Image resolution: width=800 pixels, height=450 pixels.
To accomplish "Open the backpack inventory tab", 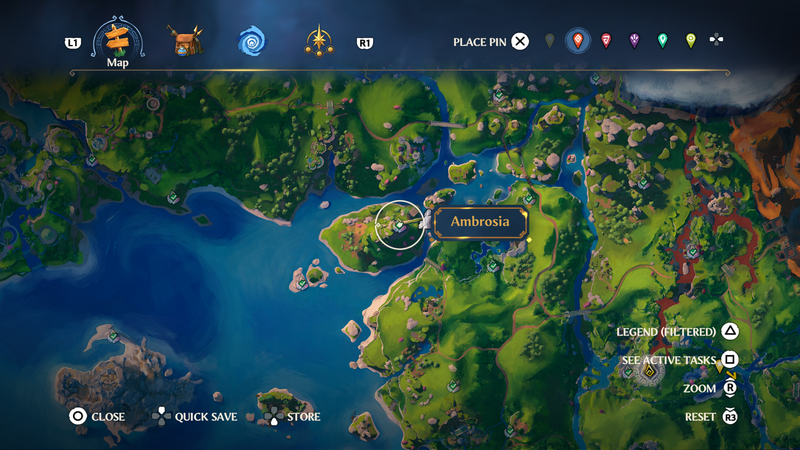I will [186, 42].
